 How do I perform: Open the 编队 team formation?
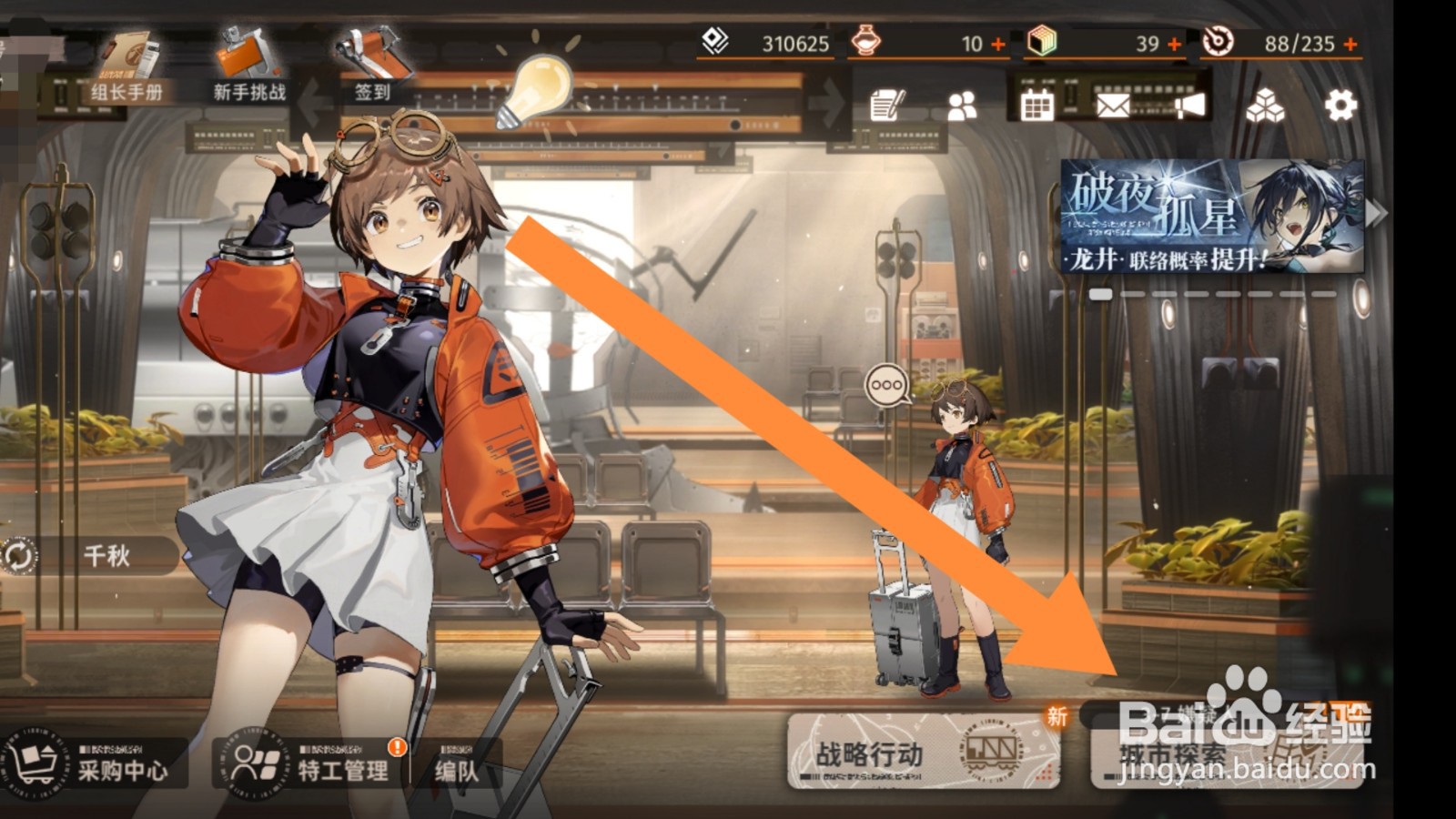click(456, 769)
